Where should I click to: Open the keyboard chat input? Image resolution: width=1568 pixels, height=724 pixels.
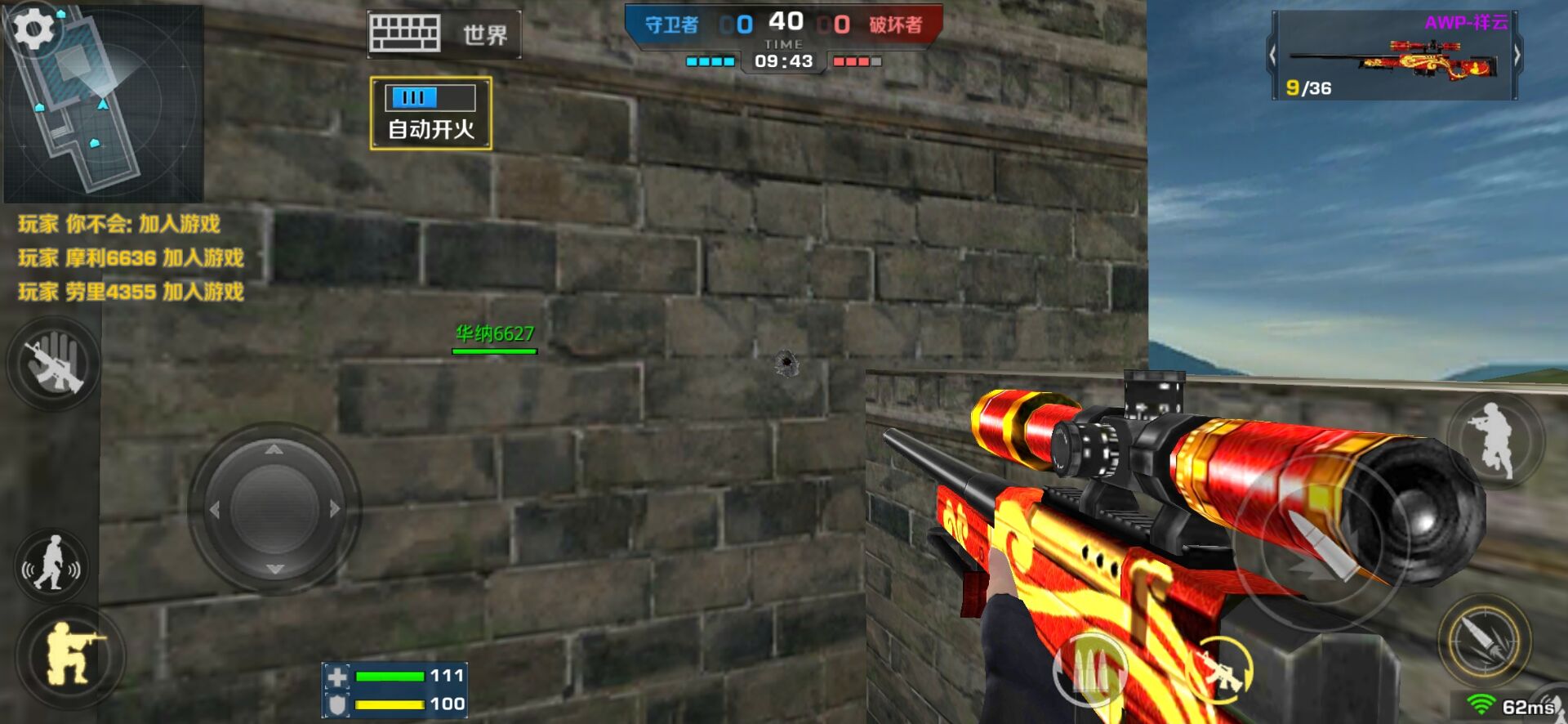point(404,34)
